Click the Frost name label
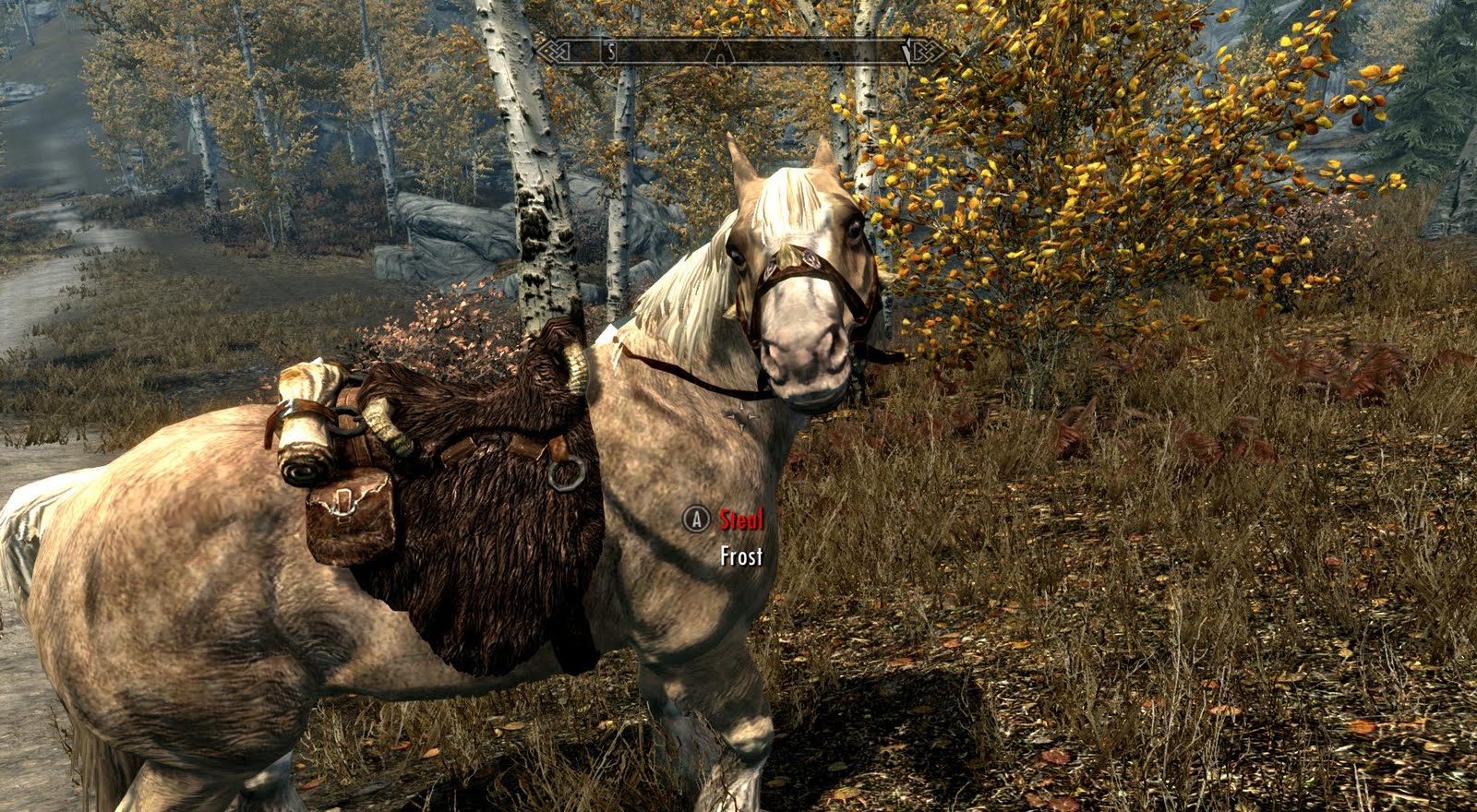This screenshot has height=812, width=1477. pos(741,556)
